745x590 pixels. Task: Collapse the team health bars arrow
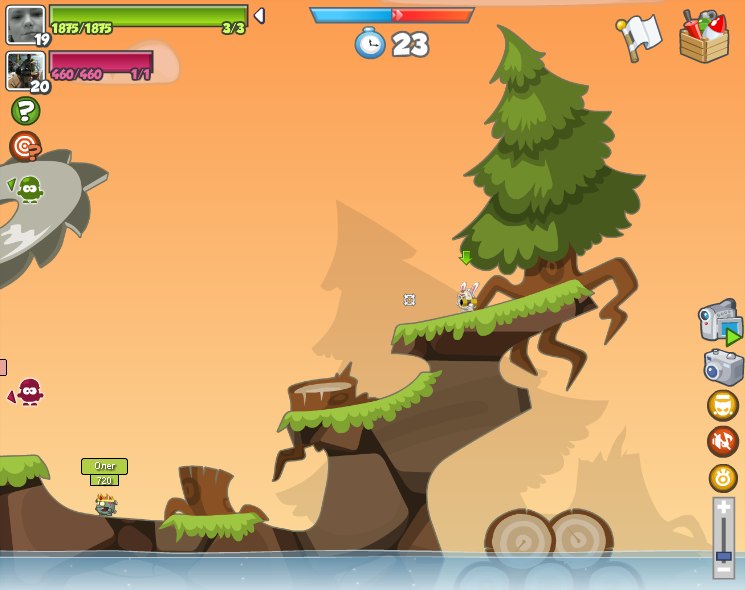tap(259, 15)
